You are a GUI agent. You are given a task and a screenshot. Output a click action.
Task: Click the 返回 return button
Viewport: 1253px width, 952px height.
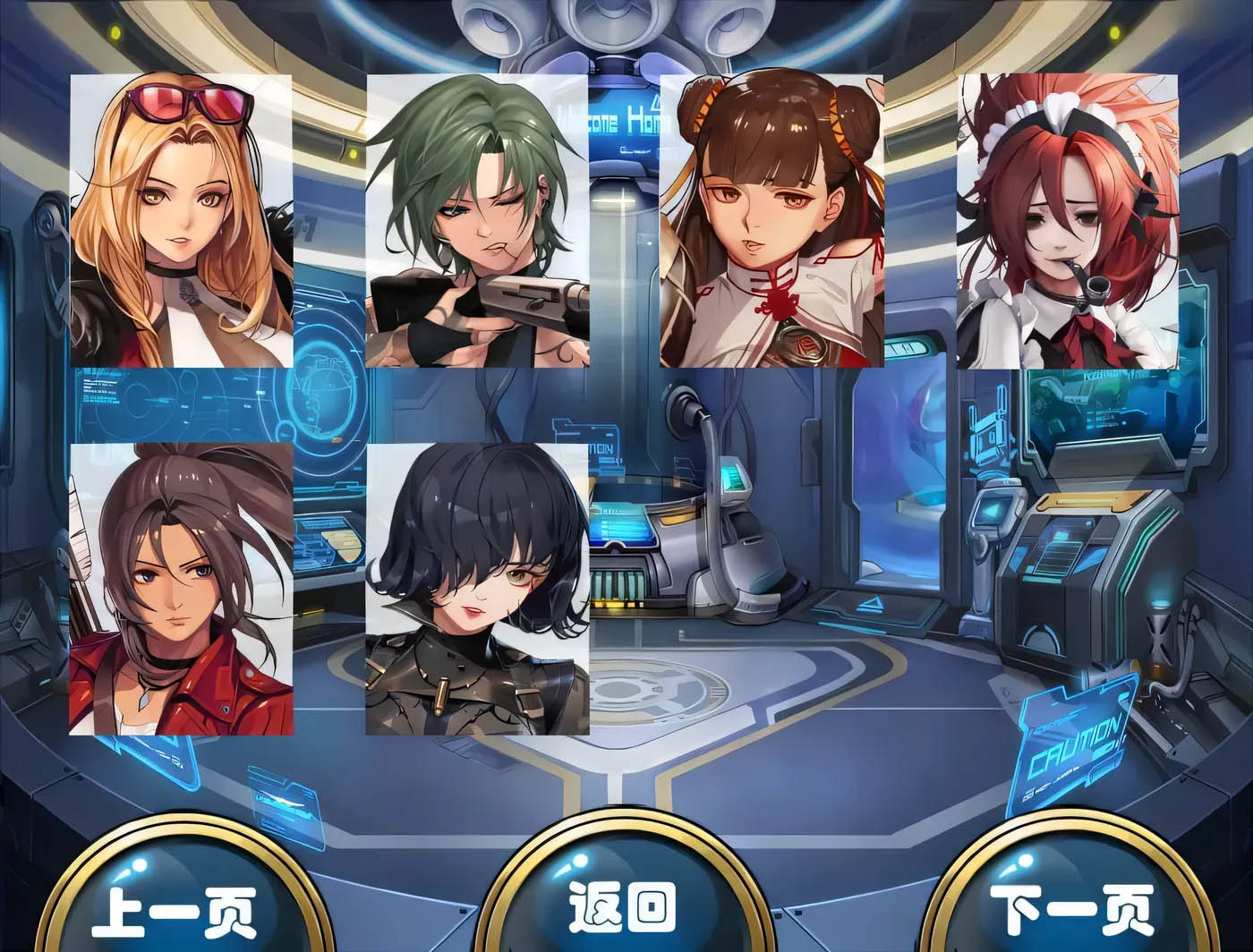(626, 908)
